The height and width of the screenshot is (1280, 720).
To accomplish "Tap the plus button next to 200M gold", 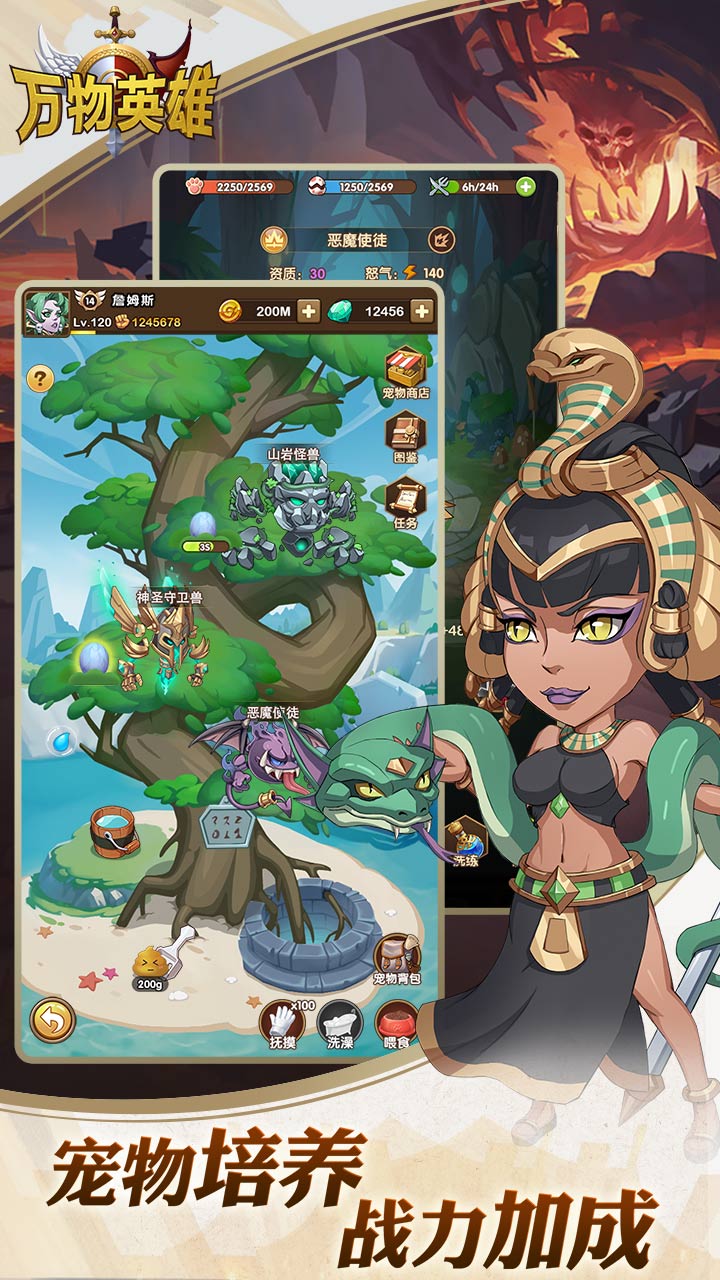I will click(x=309, y=311).
